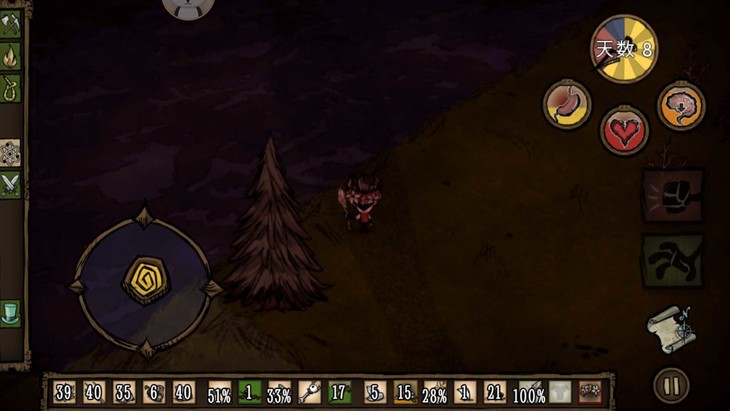Open the map scroll
This screenshot has height=411, width=730.
pos(669,328)
